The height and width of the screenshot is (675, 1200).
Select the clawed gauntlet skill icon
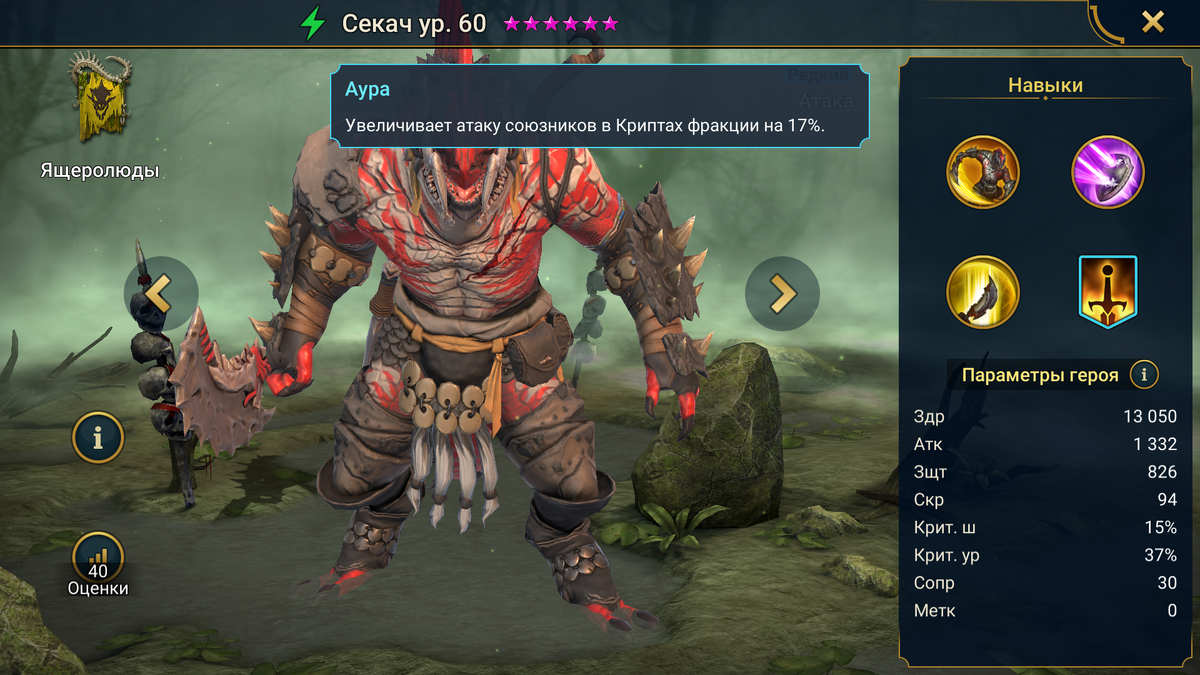(x=983, y=172)
